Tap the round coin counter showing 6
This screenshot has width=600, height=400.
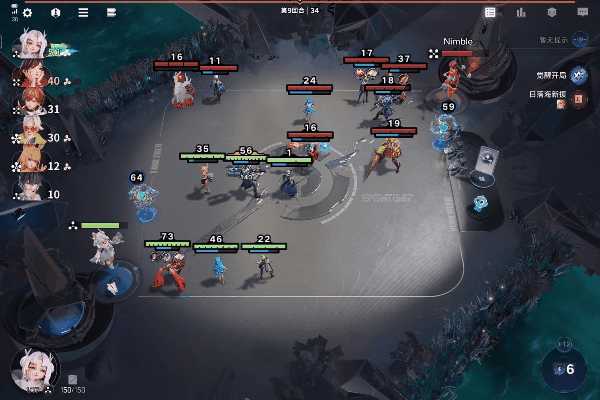click(565, 368)
